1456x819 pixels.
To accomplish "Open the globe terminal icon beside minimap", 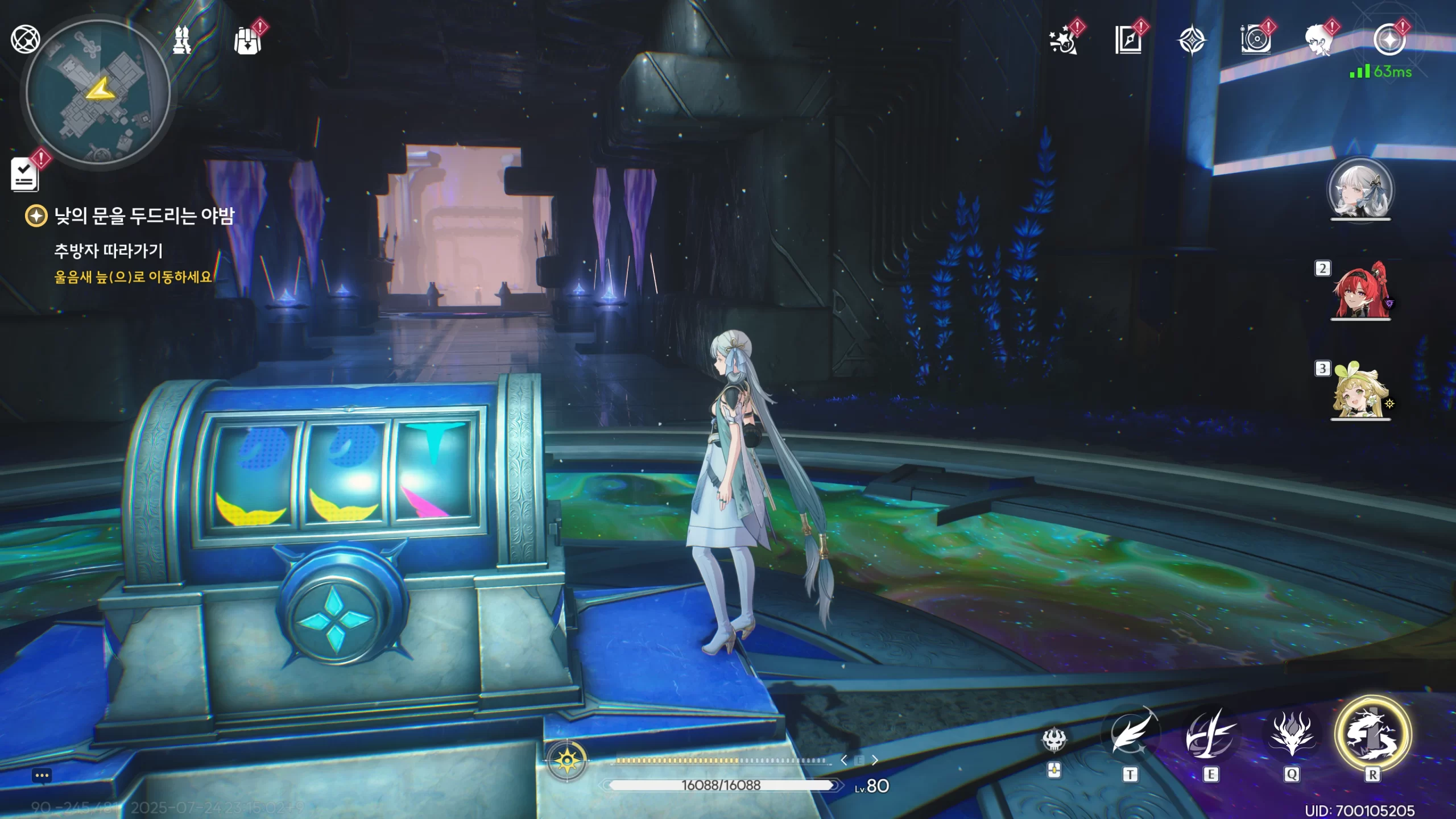I will [x=25, y=40].
